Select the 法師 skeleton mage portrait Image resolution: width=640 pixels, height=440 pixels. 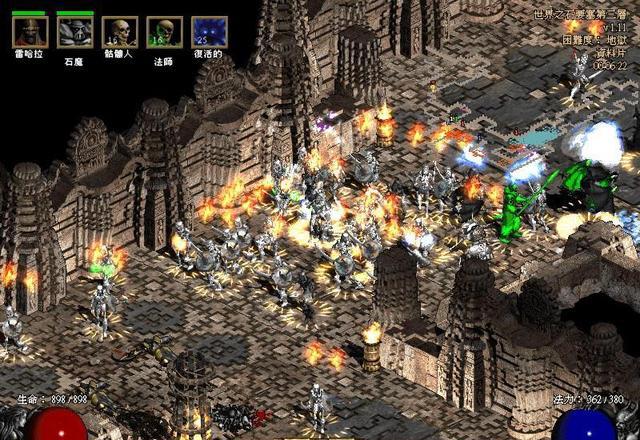(165, 32)
